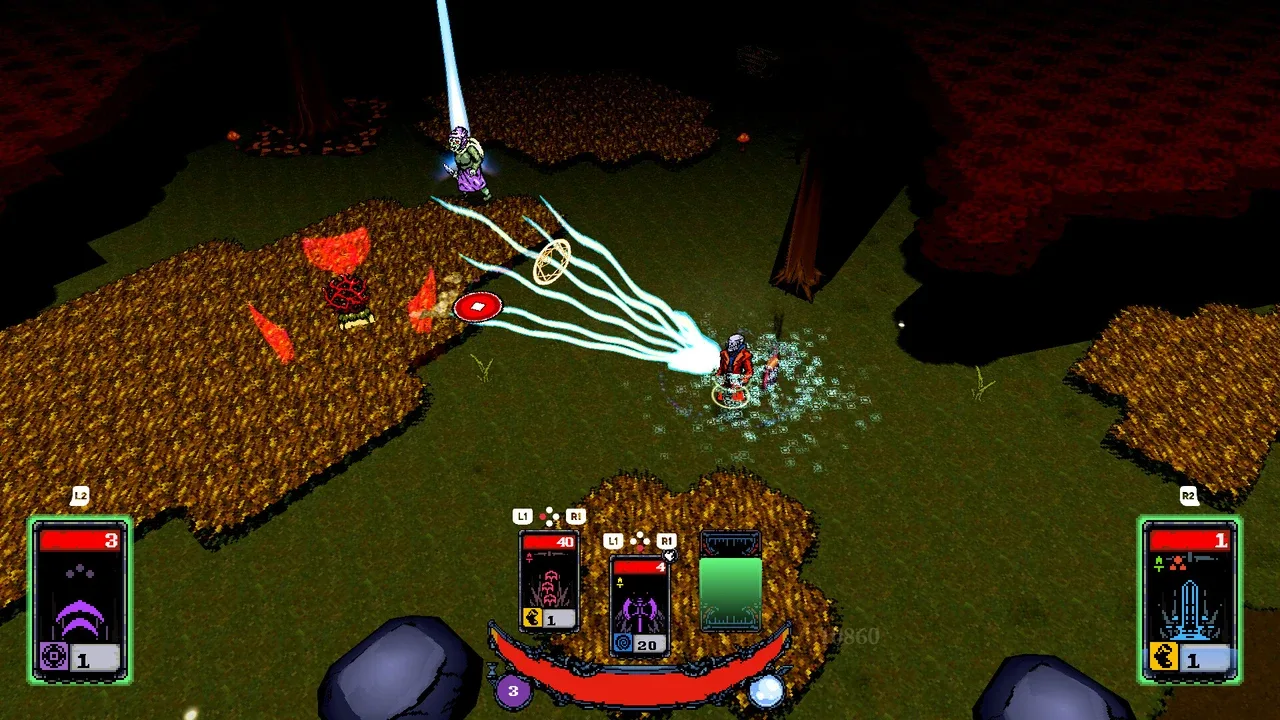Activate the blue sword card with cost 1

[1189, 599]
